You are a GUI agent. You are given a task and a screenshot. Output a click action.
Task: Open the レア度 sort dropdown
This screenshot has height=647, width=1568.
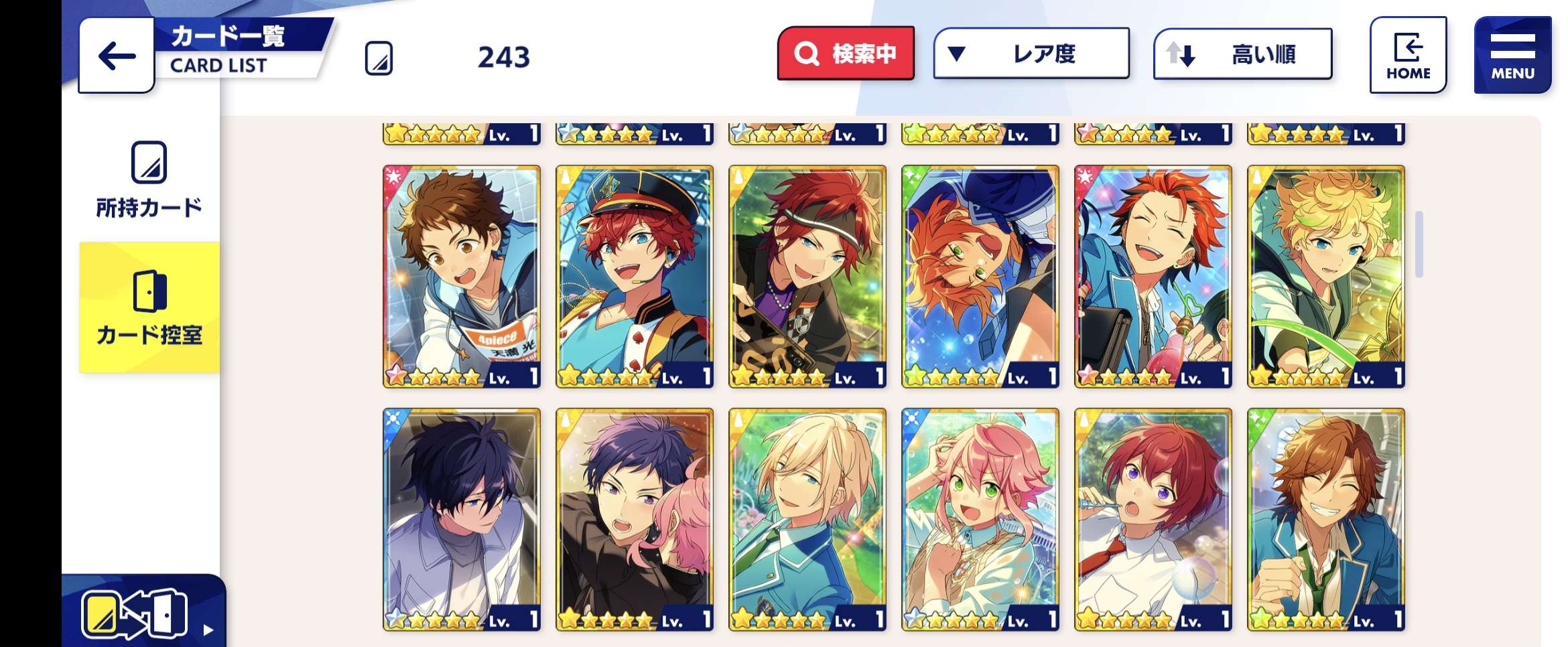pyautogui.click(x=1031, y=54)
